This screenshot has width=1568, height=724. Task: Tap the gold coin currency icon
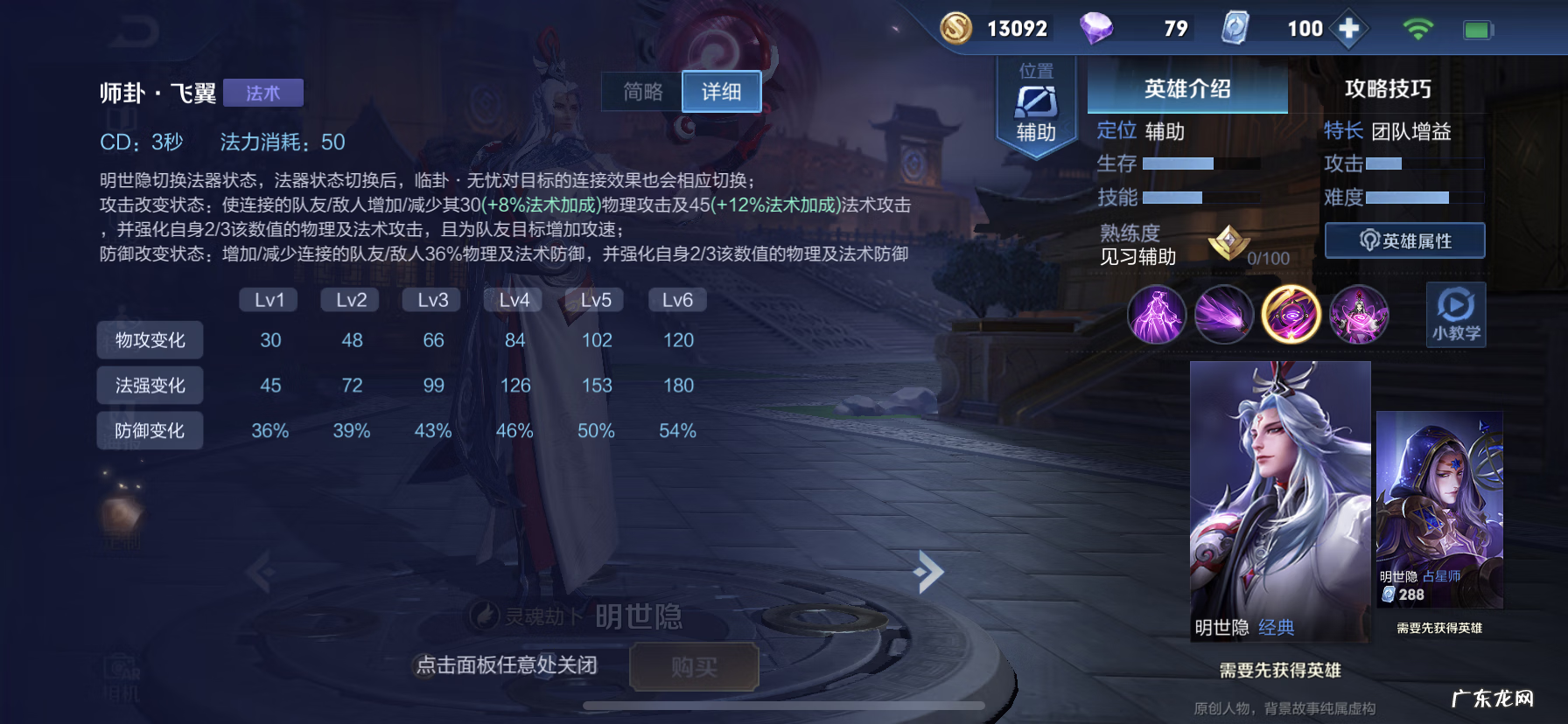click(955, 27)
